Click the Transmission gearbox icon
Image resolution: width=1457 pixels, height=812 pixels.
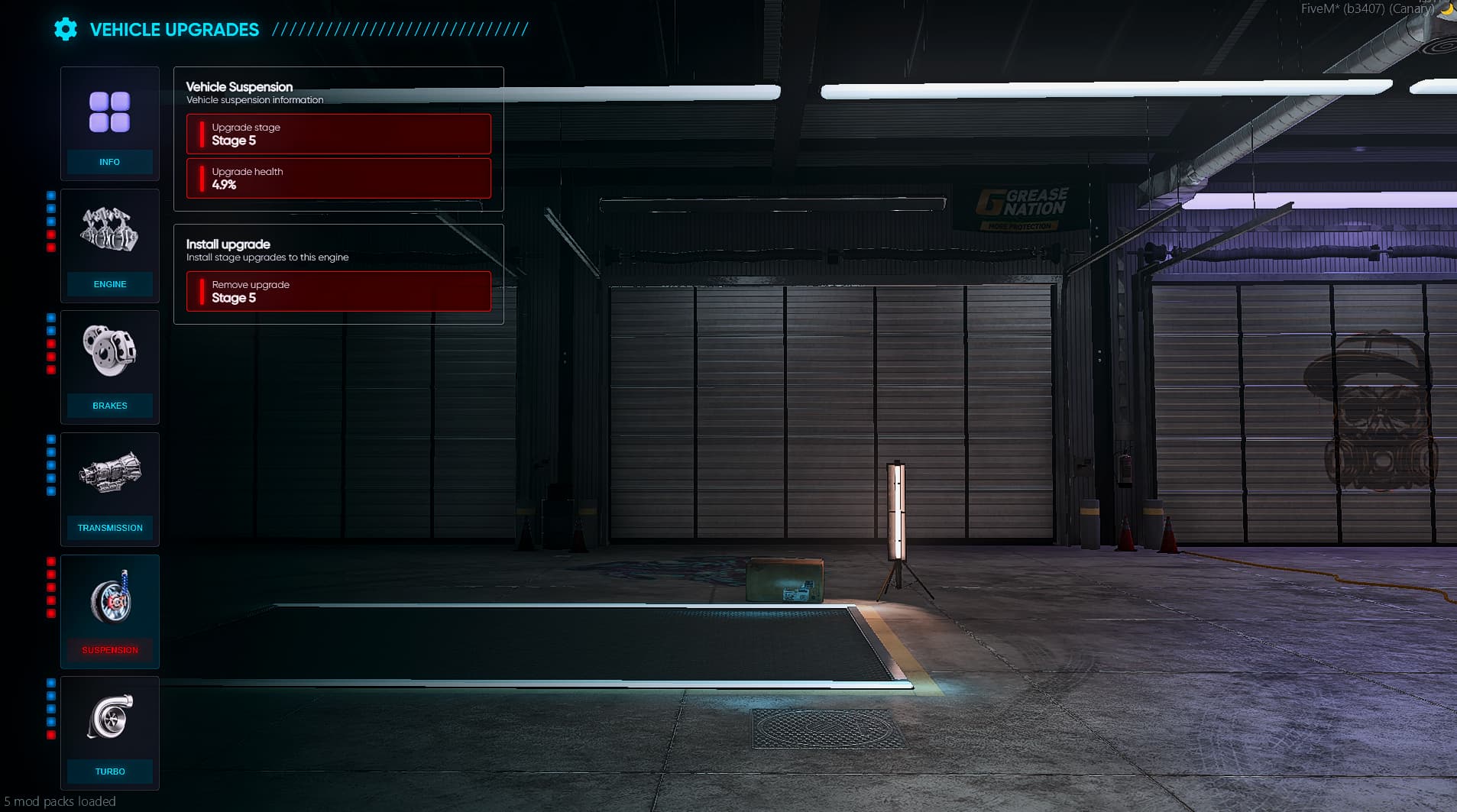point(109,474)
